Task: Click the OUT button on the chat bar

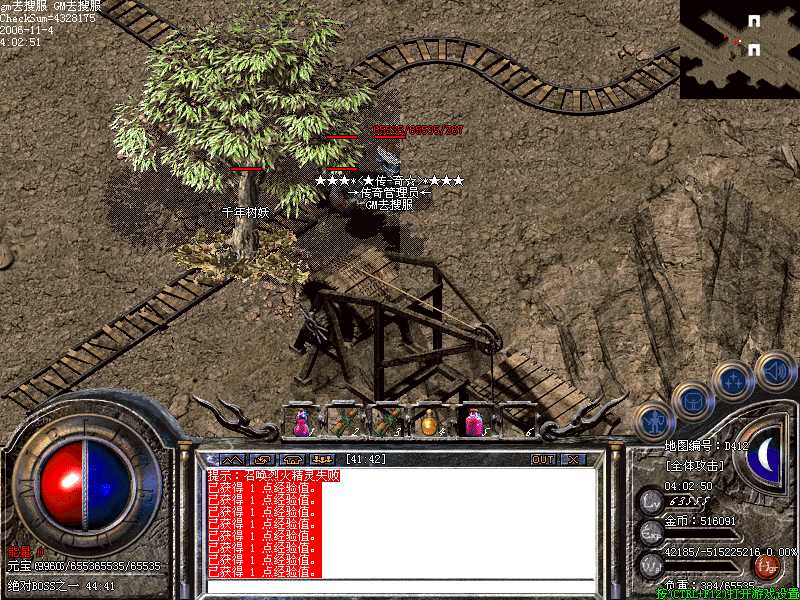Action: 542,460
